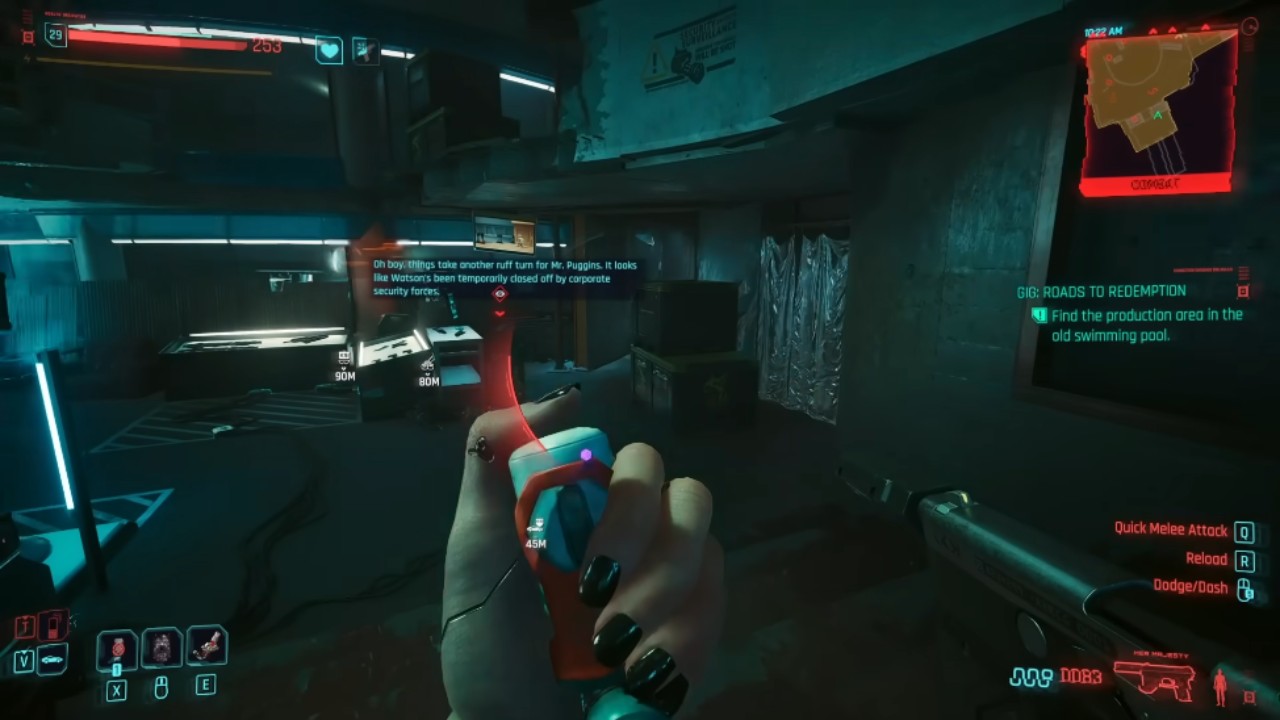
Task: Click the heart status icon beside the health bar
Action: tap(329, 49)
